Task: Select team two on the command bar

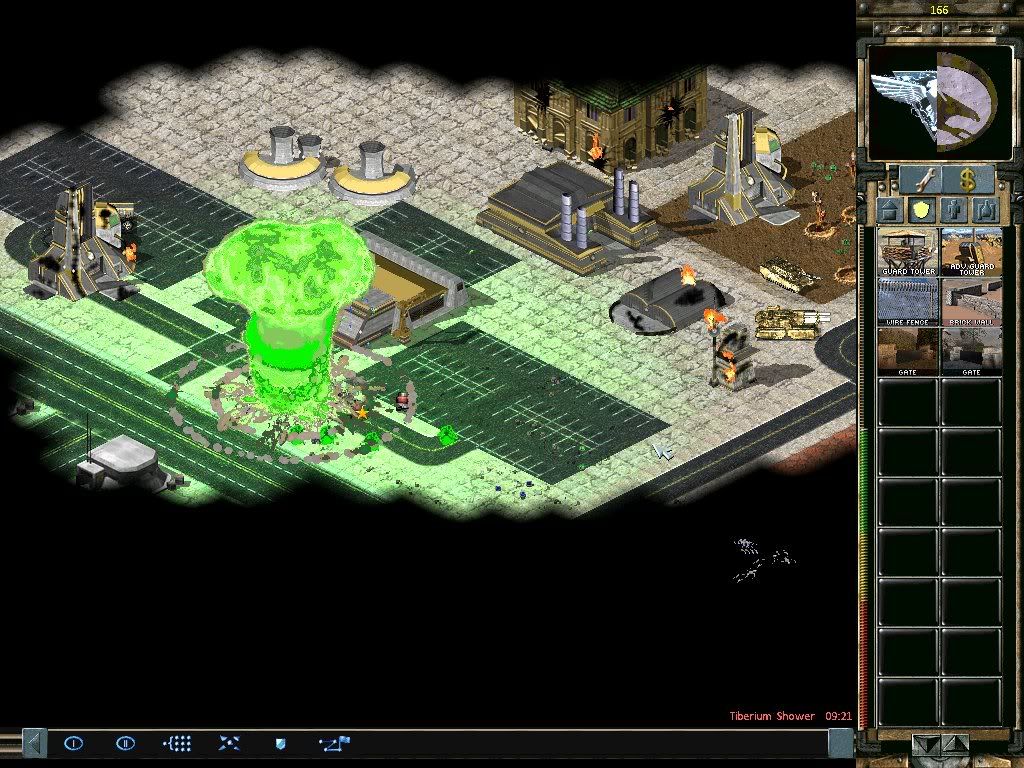Action: (x=125, y=743)
